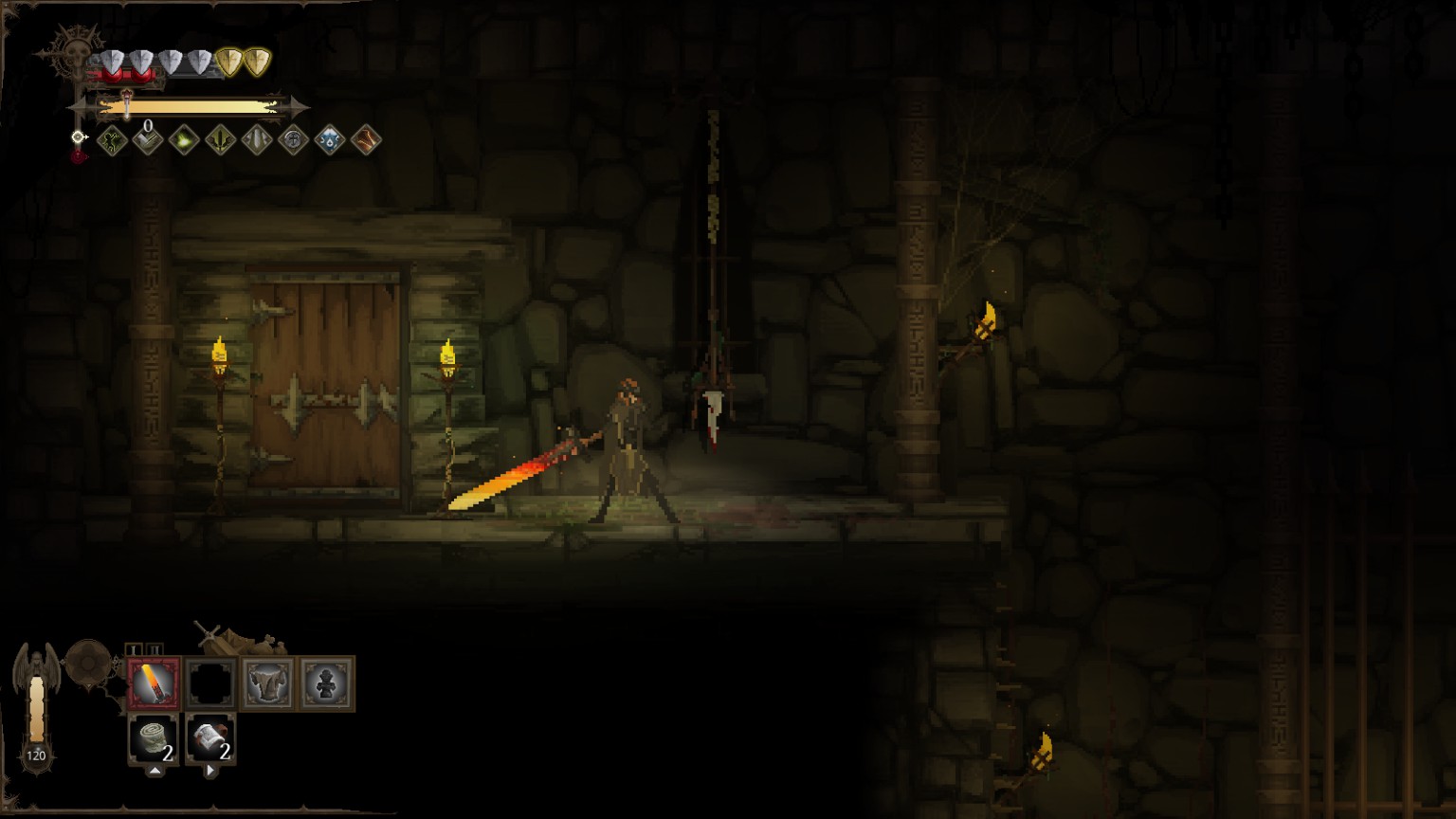Click the pale silver blade buff icon
The width and height of the screenshot is (1456, 819).
[x=257, y=141]
